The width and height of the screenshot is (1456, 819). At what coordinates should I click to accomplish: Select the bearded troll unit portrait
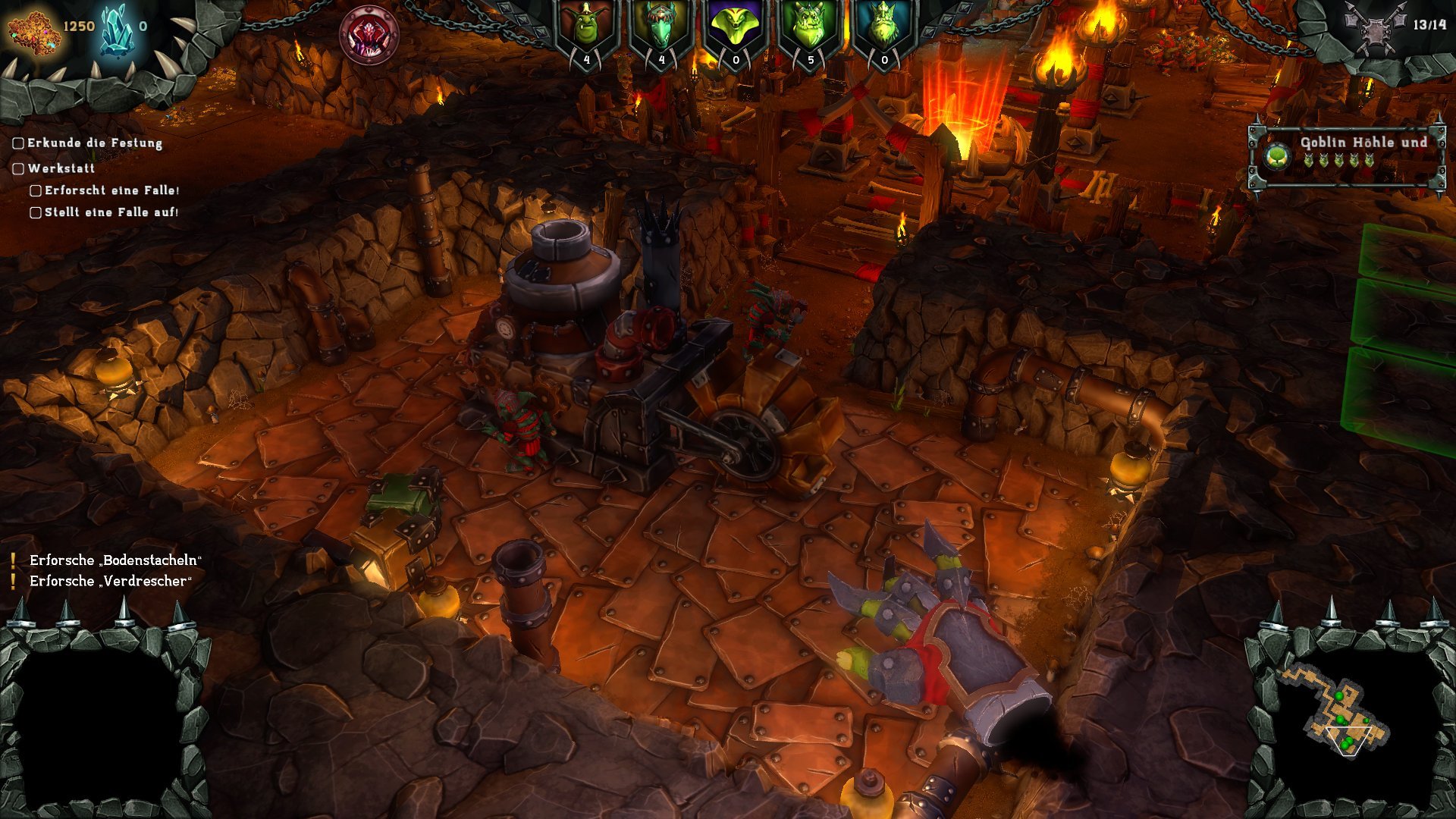(x=884, y=27)
